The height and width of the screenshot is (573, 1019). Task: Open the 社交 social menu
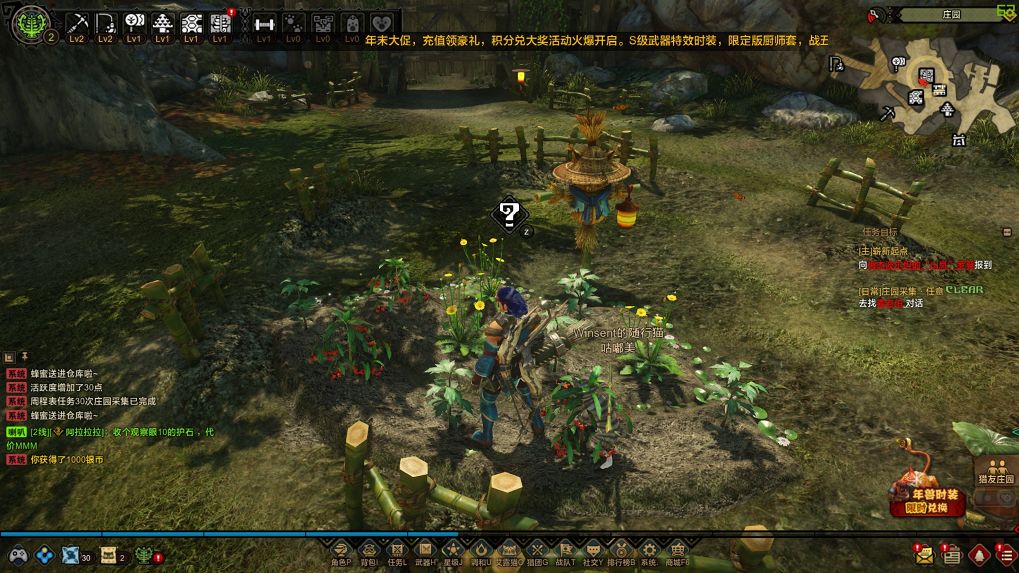tap(593, 551)
